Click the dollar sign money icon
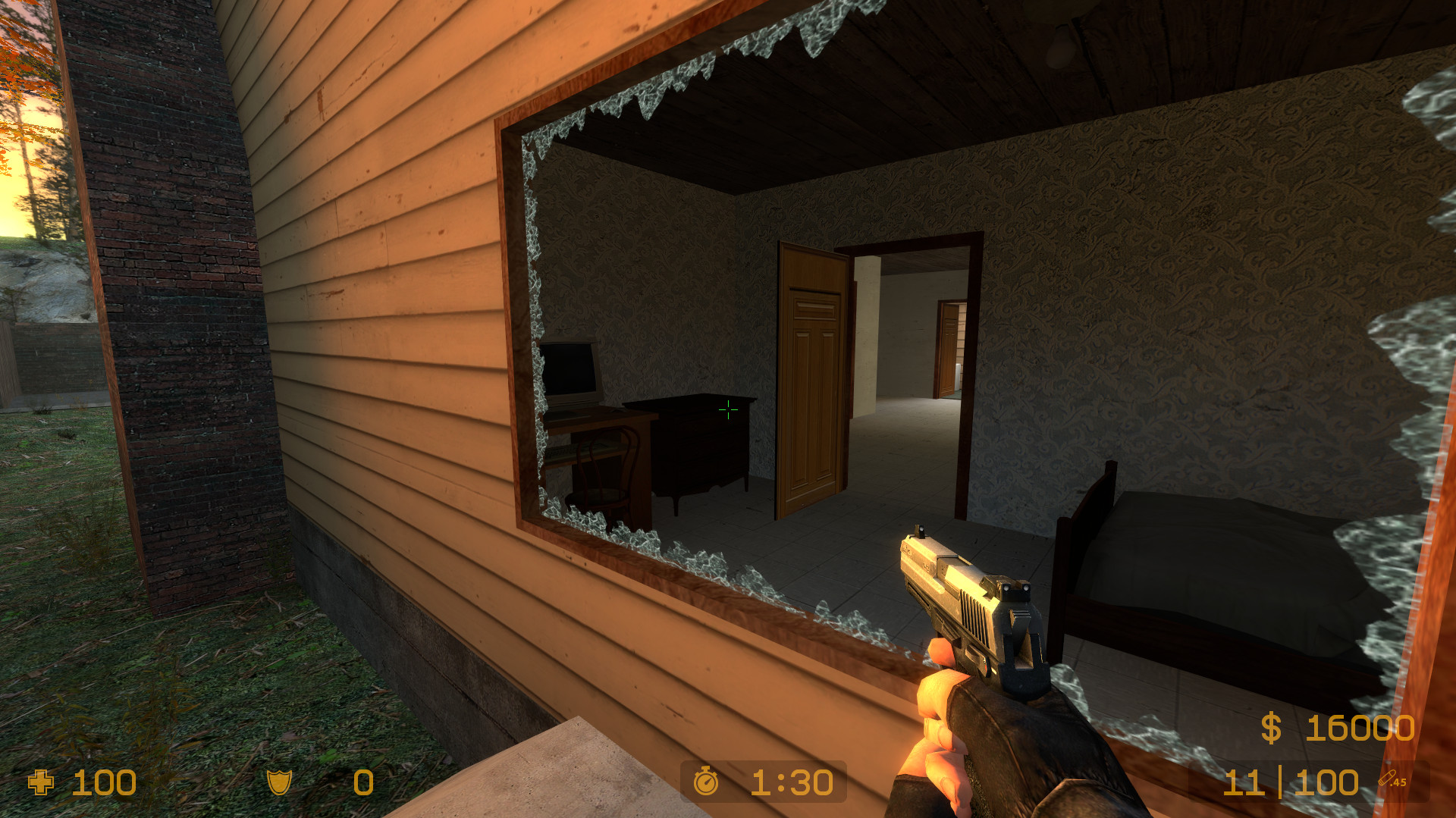The height and width of the screenshot is (818, 1456). point(1270,730)
